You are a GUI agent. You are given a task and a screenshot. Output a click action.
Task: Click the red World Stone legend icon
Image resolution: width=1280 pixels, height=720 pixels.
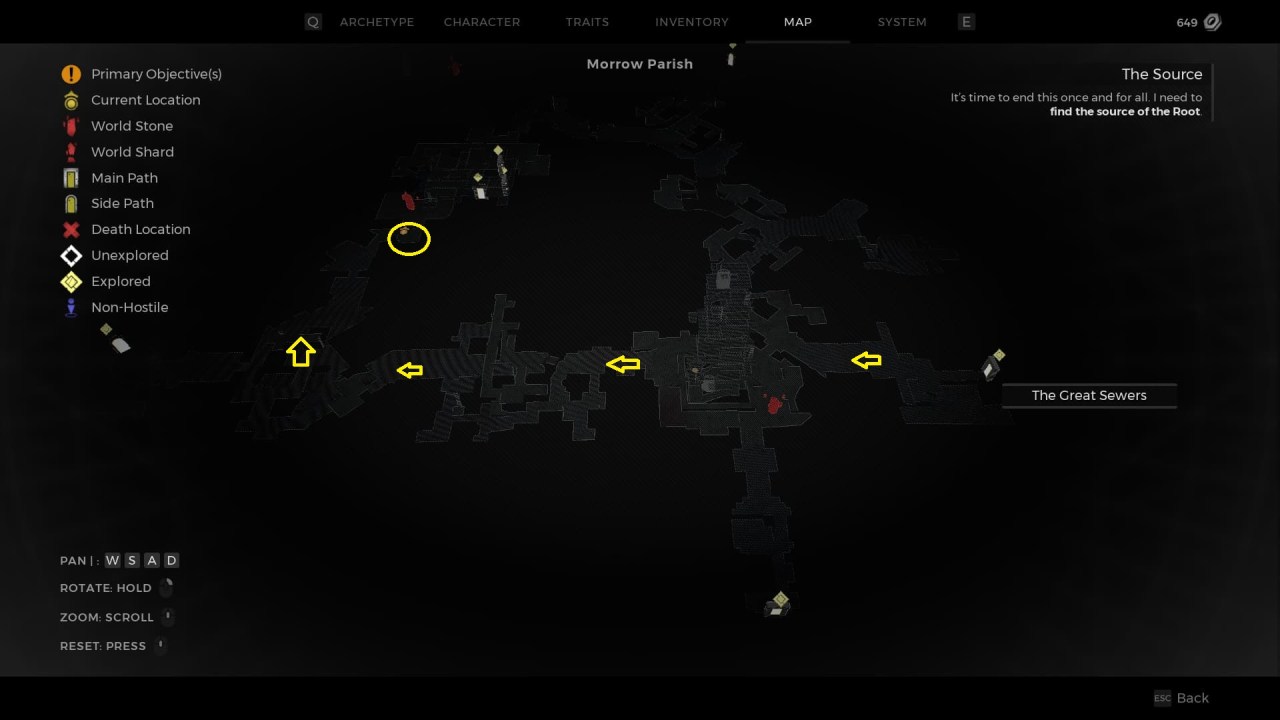click(x=70, y=125)
